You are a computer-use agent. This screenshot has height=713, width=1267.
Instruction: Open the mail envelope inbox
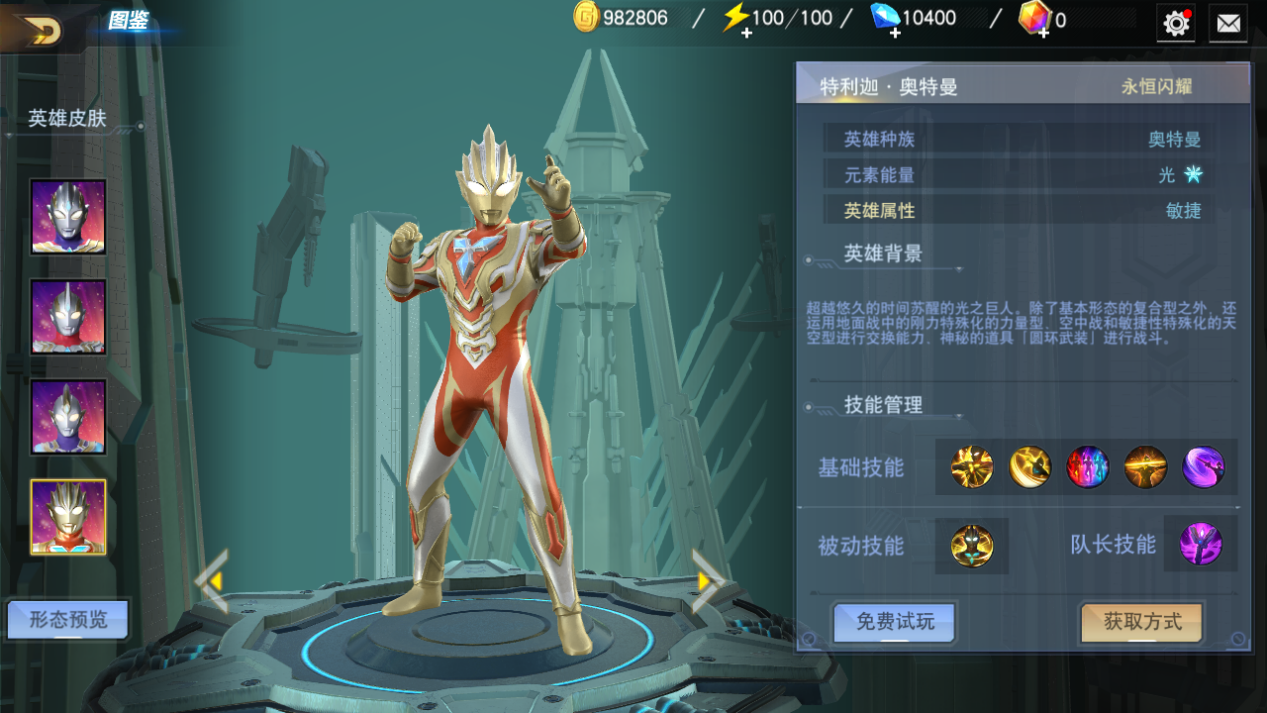pos(1228,23)
